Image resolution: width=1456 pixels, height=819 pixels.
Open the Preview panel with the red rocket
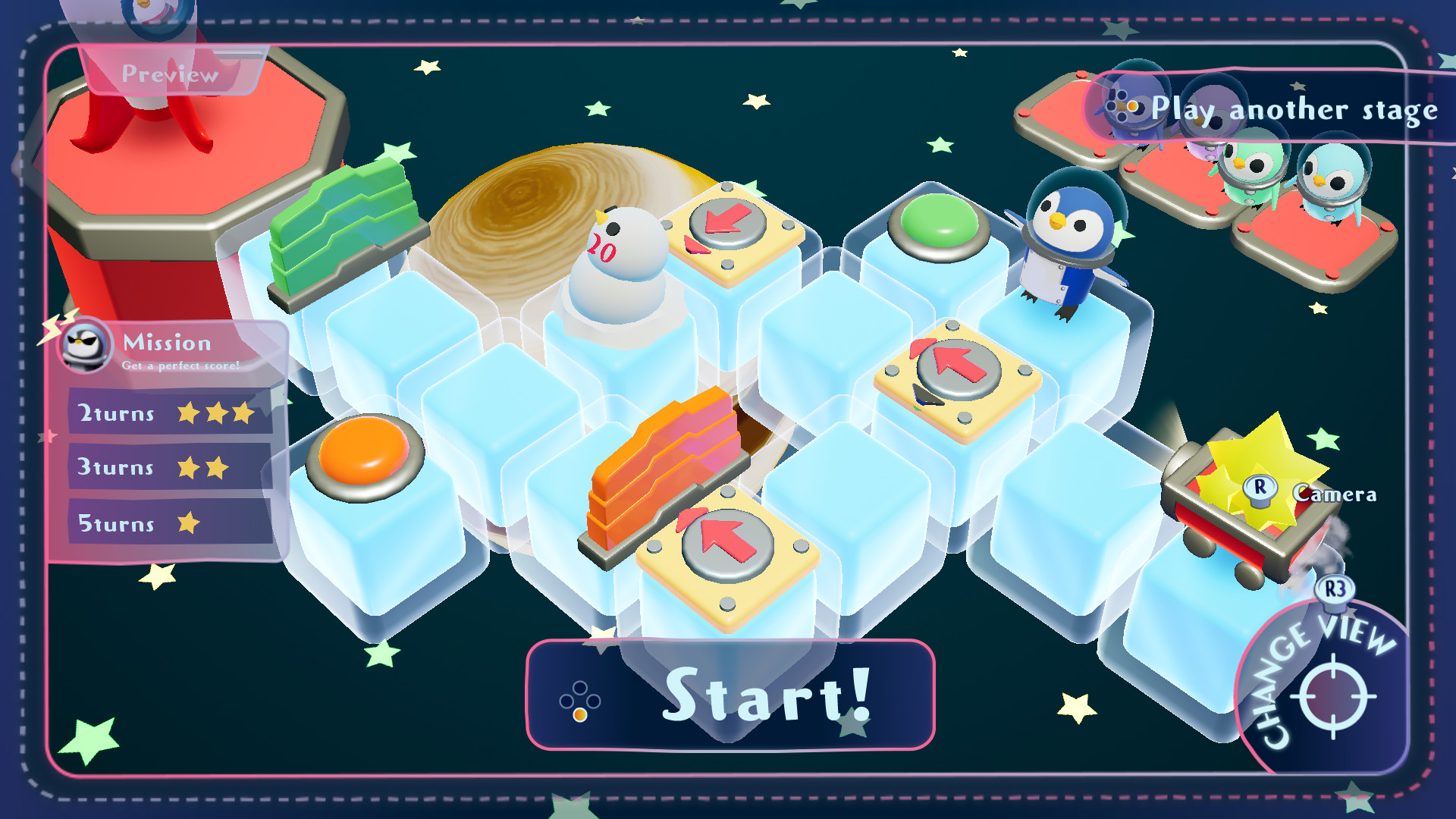(171, 74)
